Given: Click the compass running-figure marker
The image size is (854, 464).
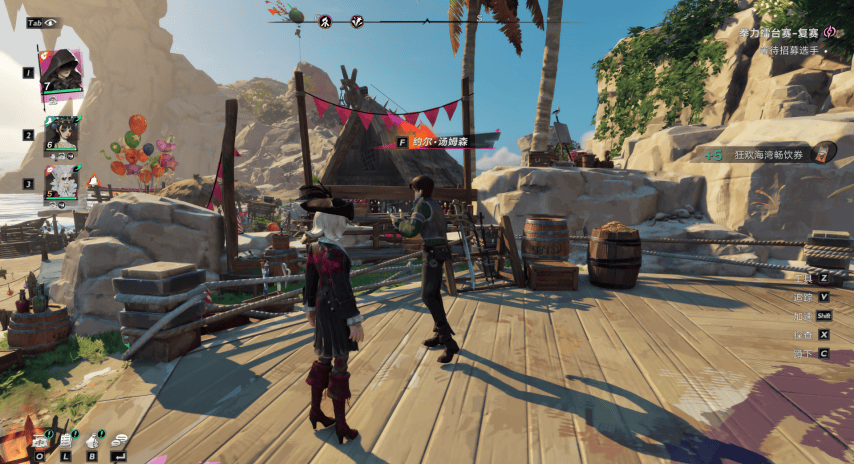Looking at the screenshot, I should (x=325, y=21).
